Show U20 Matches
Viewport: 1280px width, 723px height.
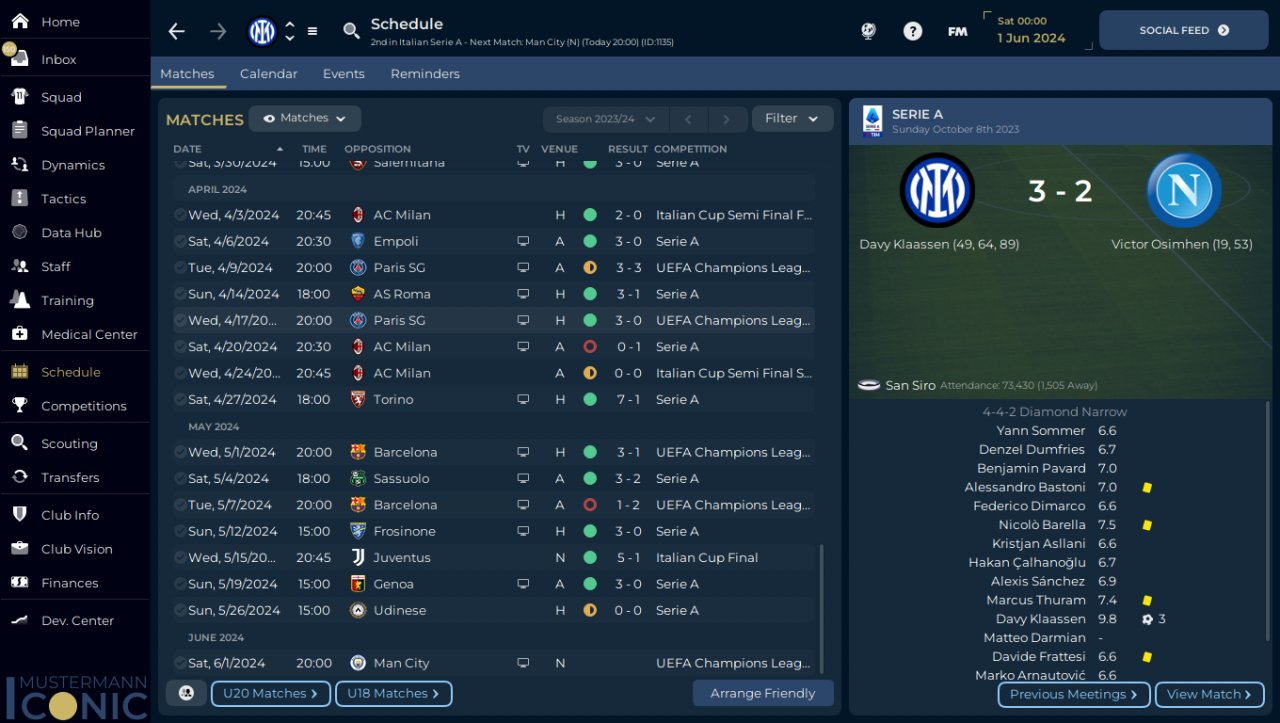[270, 694]
